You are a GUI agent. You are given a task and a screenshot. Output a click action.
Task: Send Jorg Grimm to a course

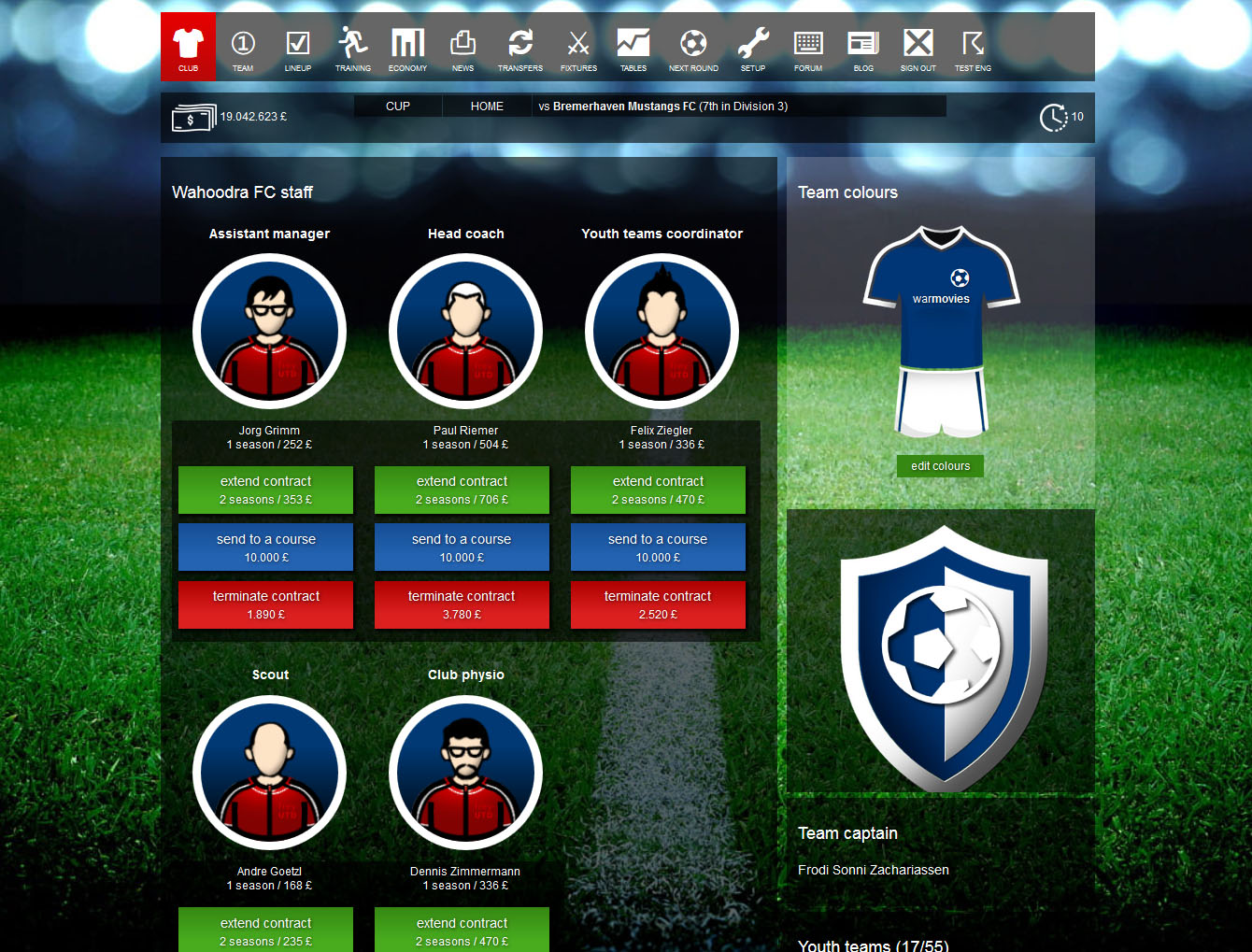pos(265,547)
